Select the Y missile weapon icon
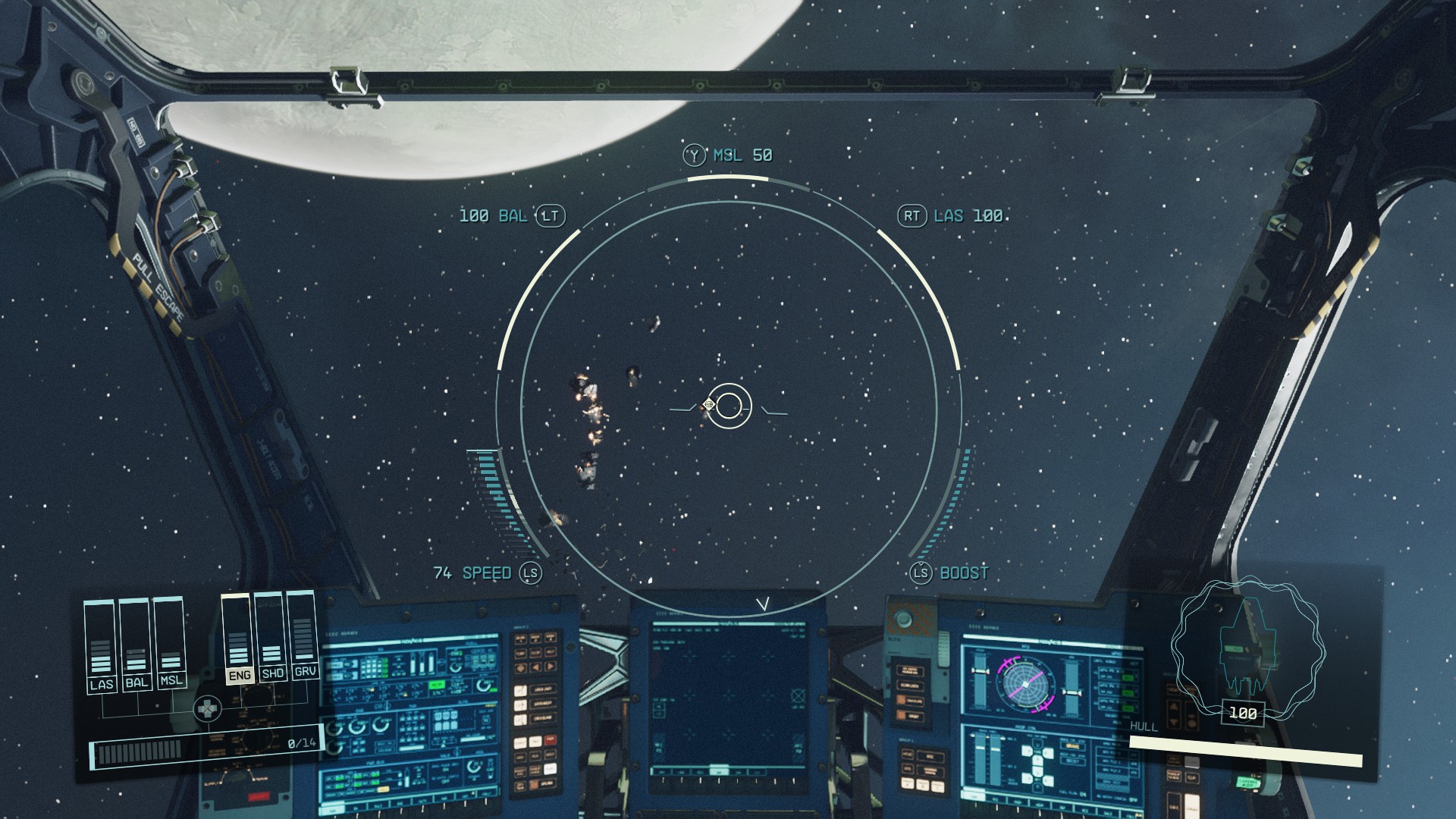 (x=692, y=155)
